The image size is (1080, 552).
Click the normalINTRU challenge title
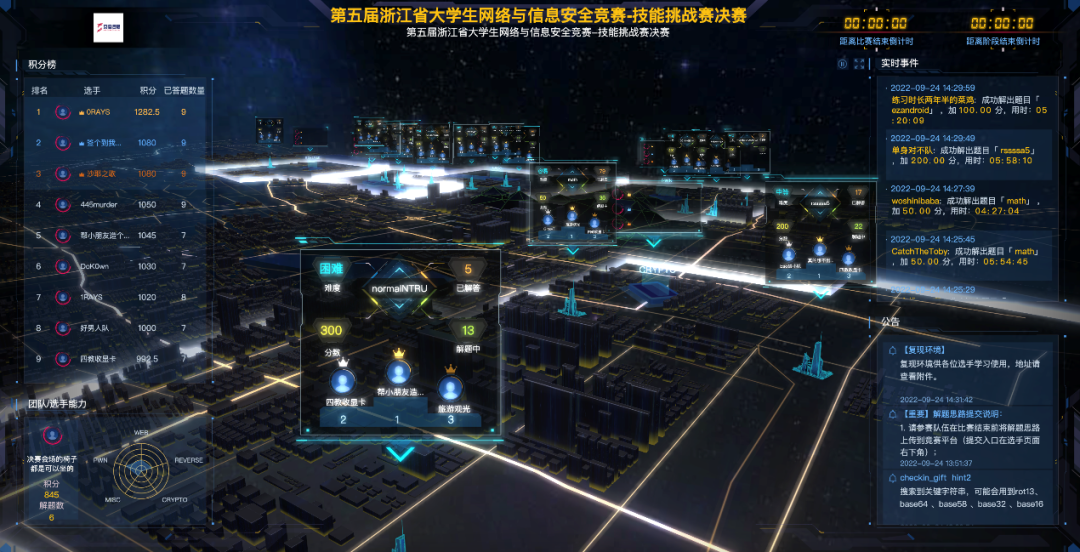(400, 289)
